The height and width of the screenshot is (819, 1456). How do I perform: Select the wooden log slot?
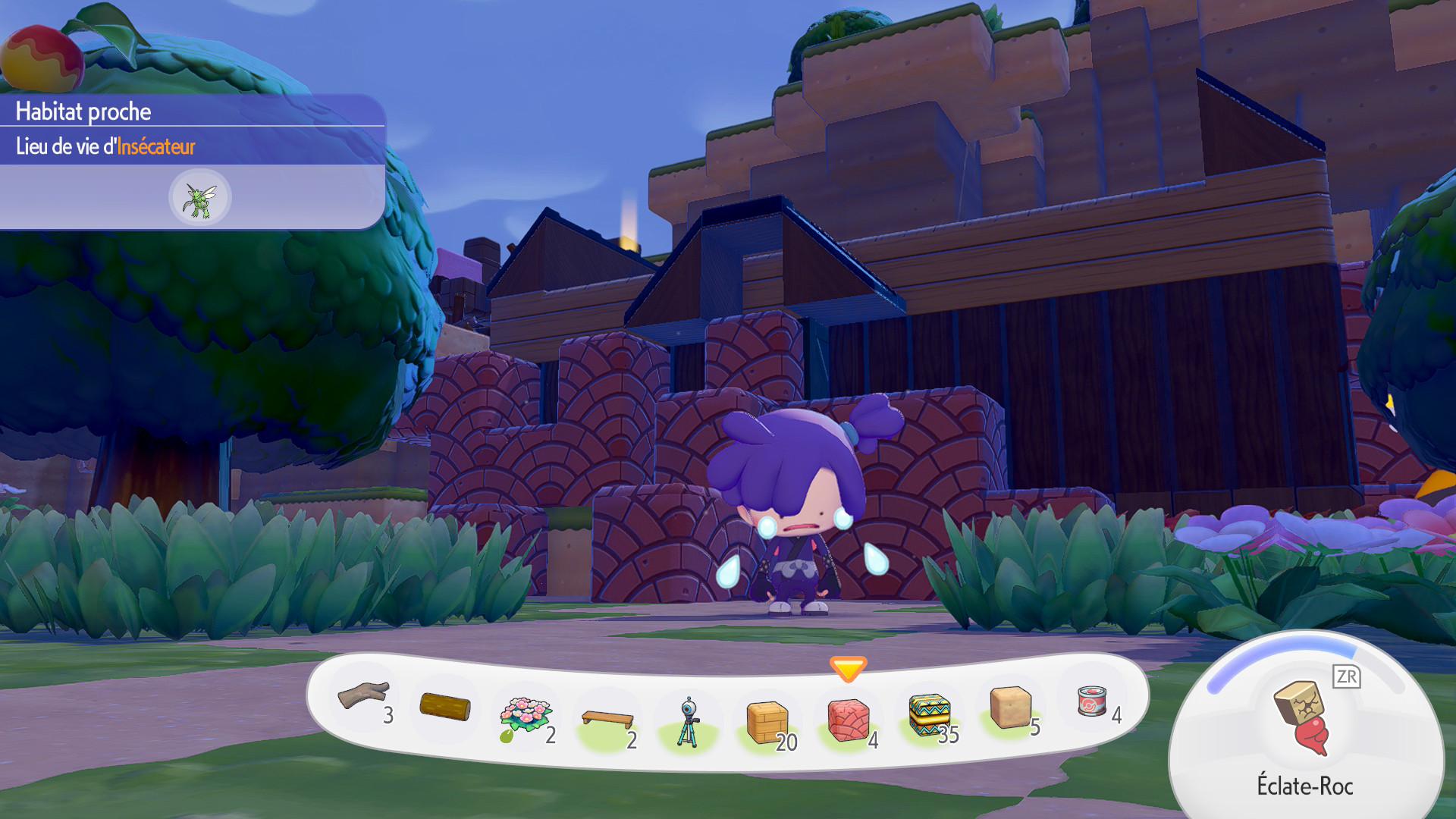point(445,707)
